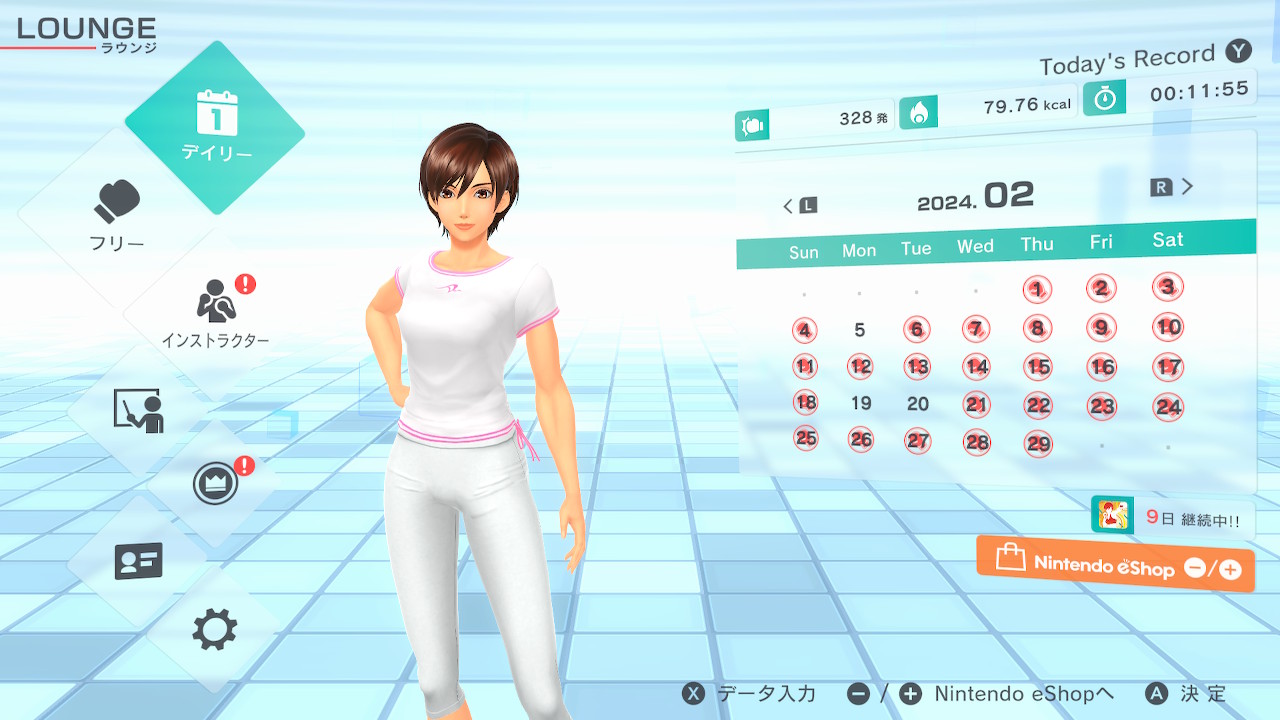Select the Free (フリー) boxing glove mode

tap(118, 215)
